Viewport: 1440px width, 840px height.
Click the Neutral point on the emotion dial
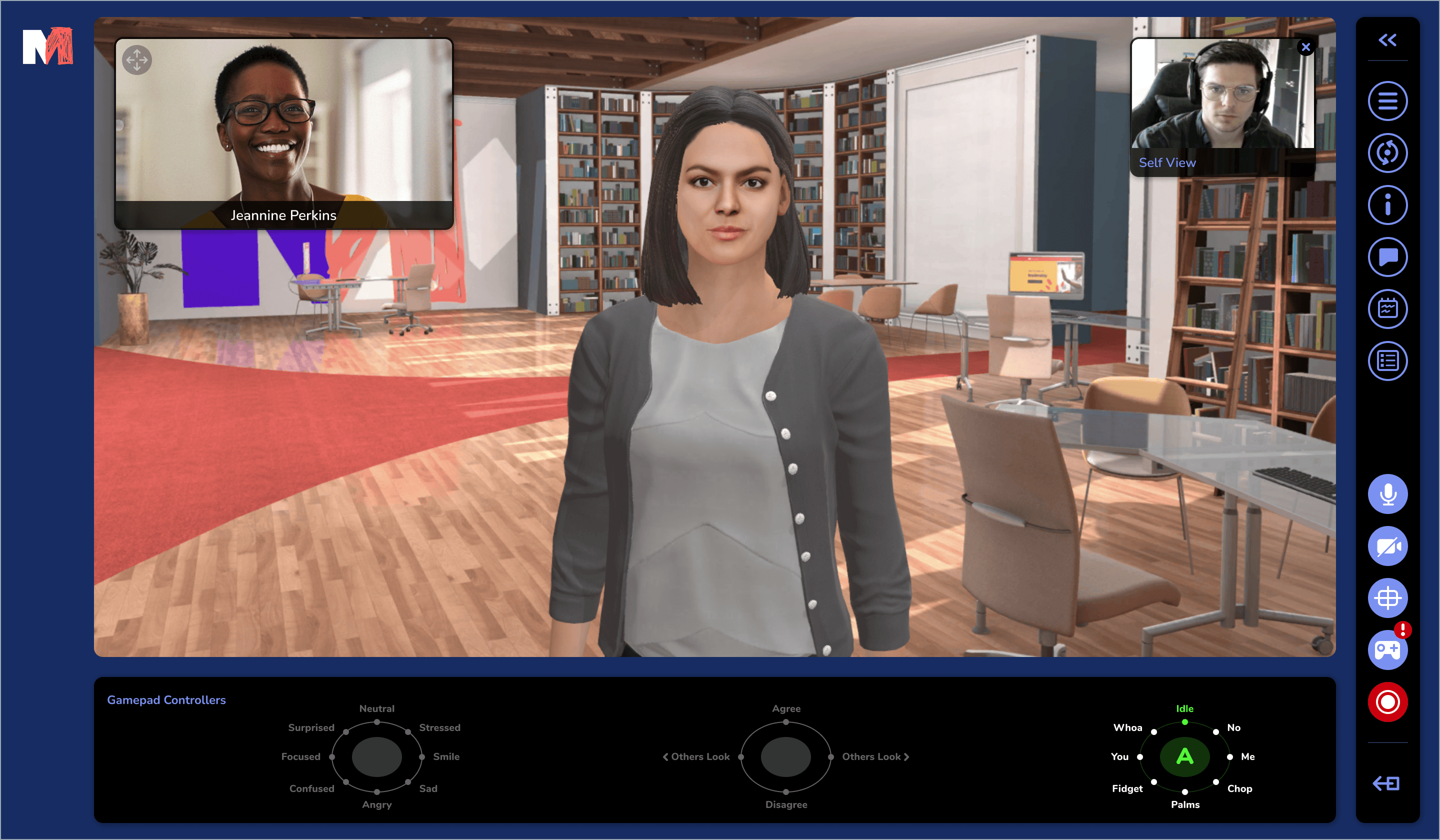tap(376, 720)
